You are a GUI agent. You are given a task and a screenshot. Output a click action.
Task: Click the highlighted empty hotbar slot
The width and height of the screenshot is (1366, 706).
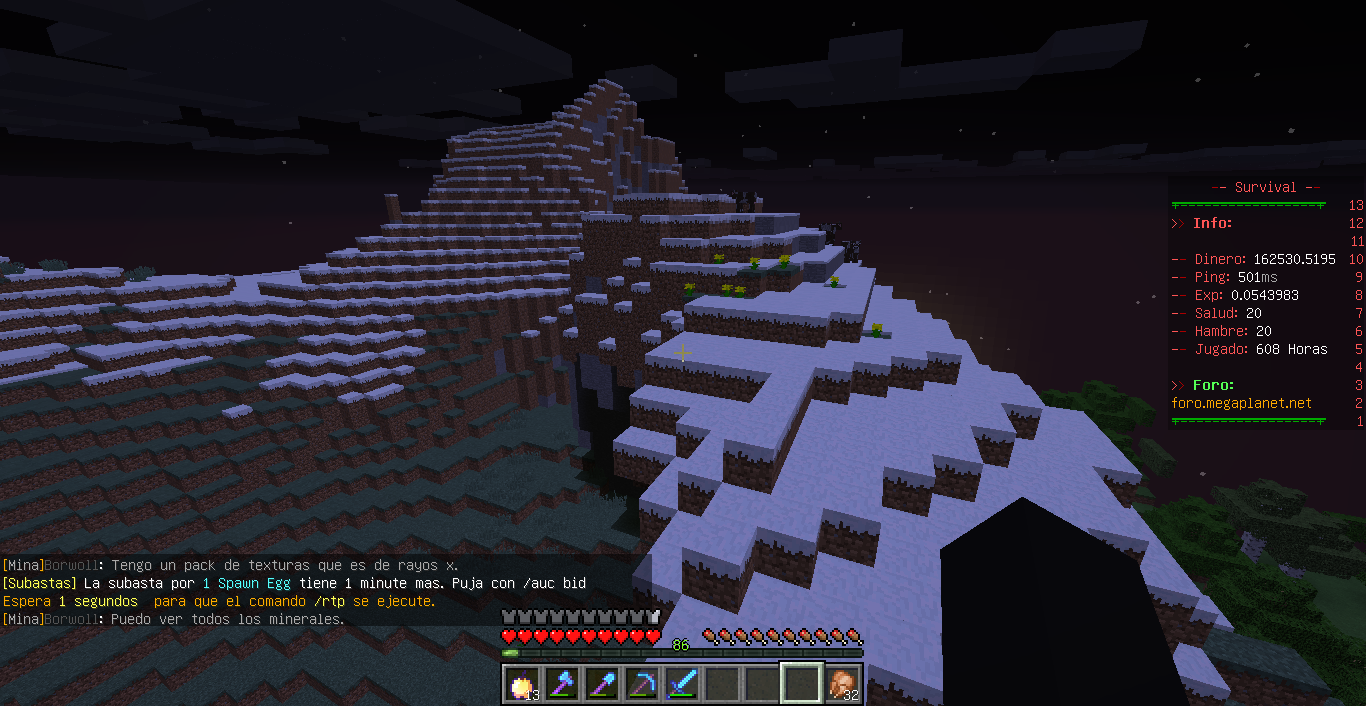click(802, 684)
